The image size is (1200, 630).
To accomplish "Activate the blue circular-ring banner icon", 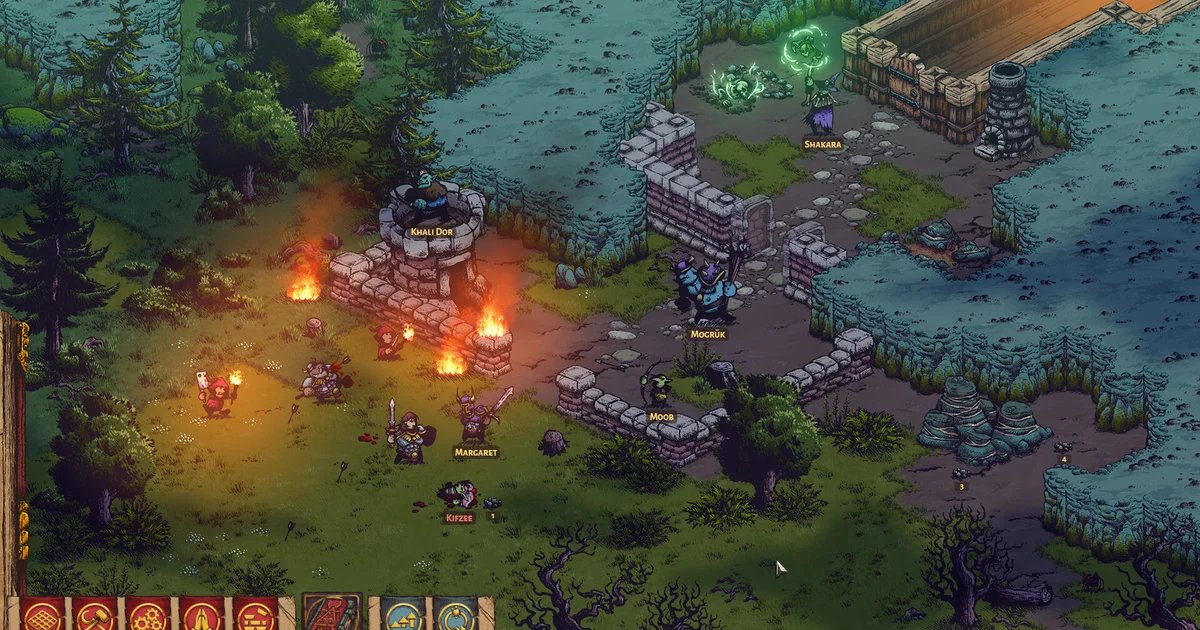I will [456, 614].
